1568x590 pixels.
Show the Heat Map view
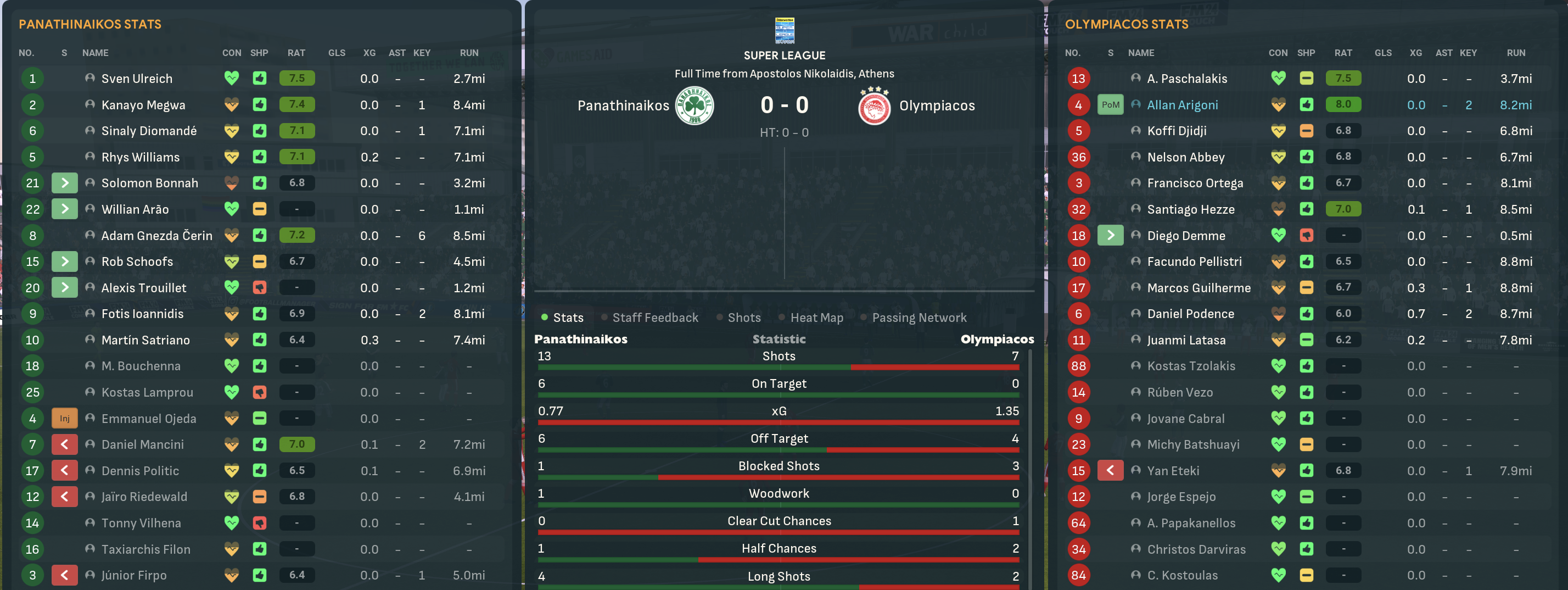[816, 317]
